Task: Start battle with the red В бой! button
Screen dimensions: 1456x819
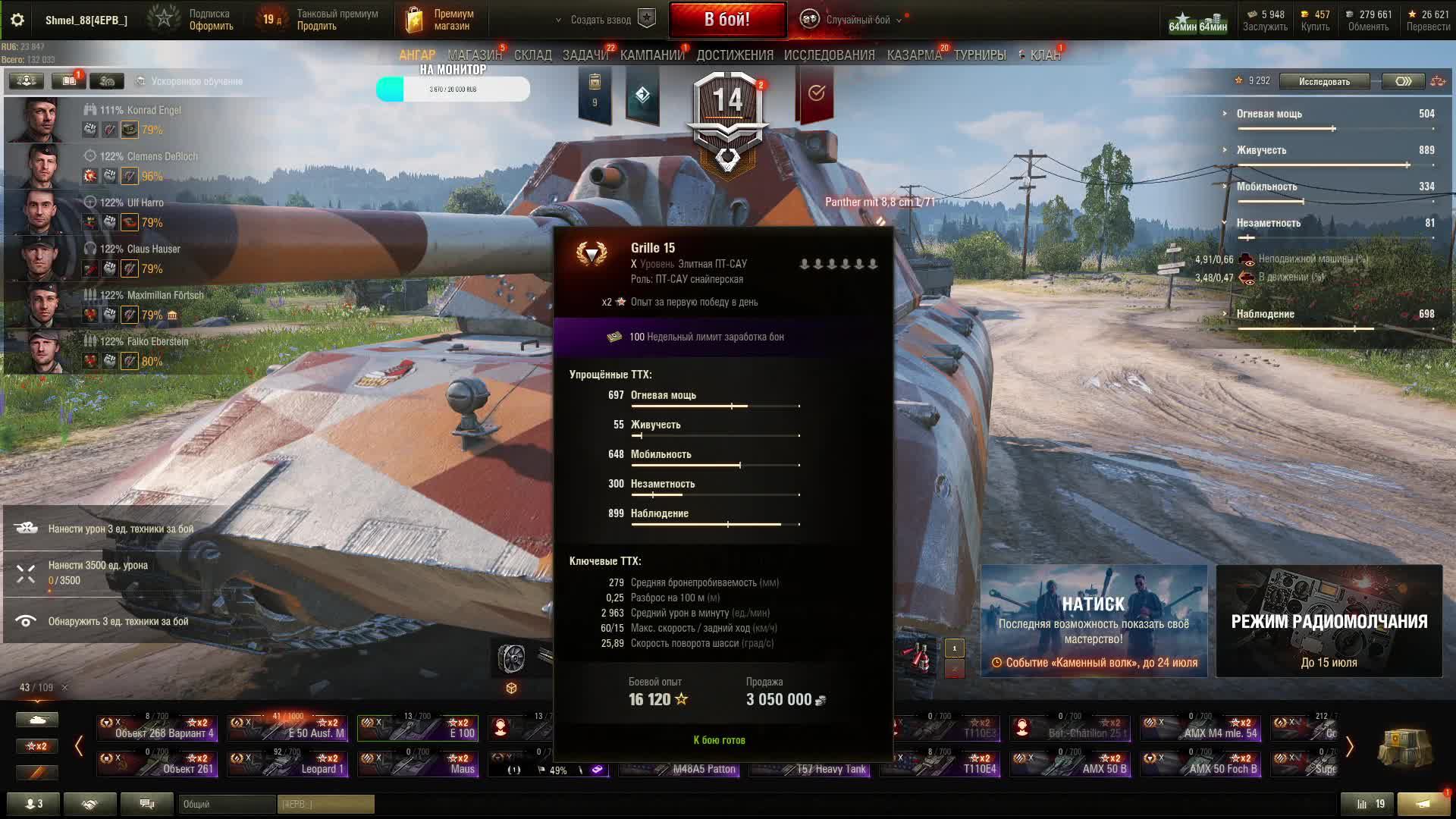Action: (x=727, y=20)
